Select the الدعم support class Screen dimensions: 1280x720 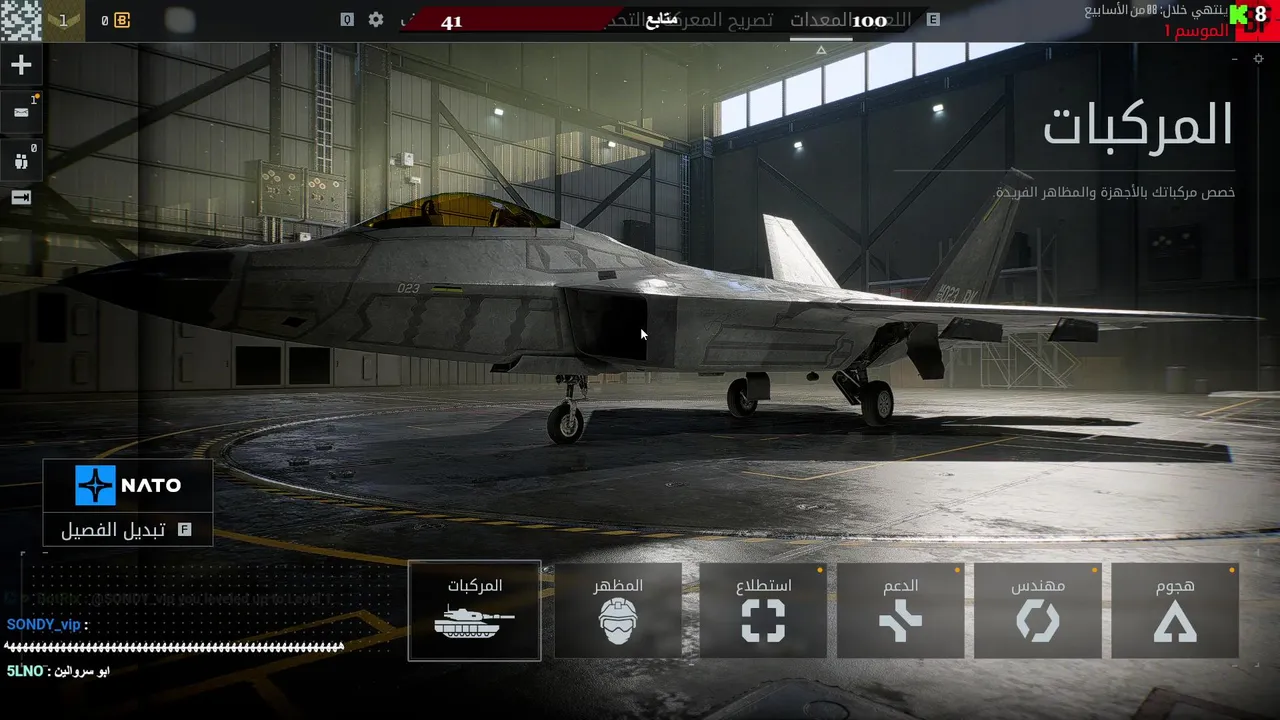click(x=900, y=610)
